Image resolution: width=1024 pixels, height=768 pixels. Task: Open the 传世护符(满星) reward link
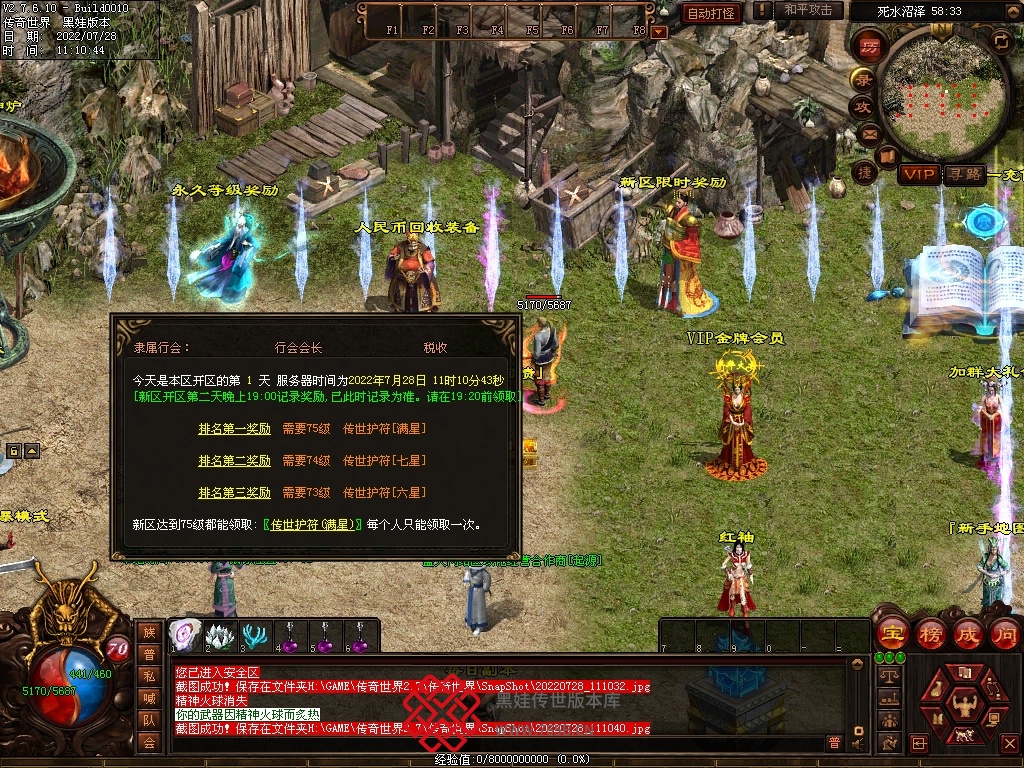(313, 524)
